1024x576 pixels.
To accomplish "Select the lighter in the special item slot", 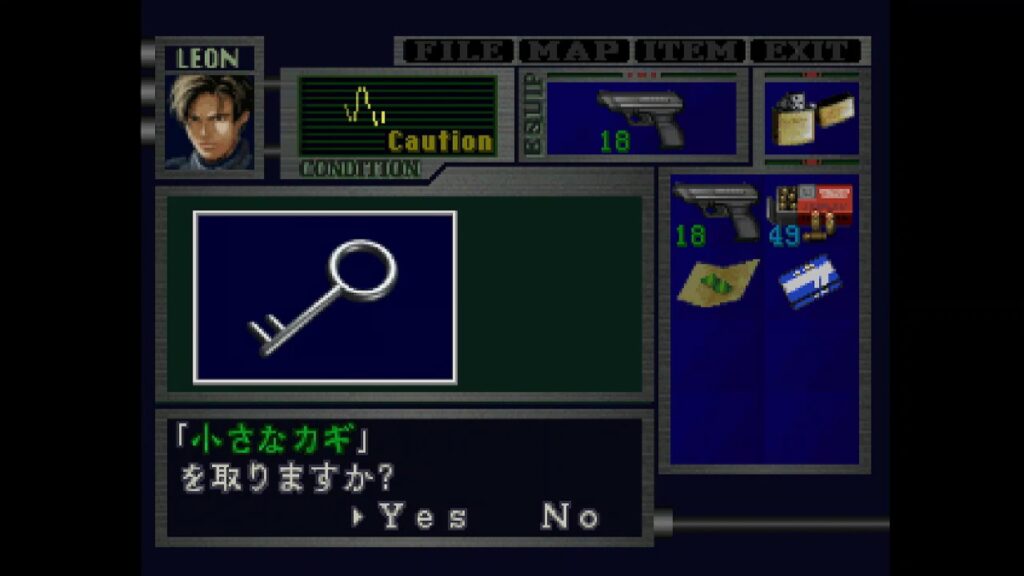I will 810,118.
